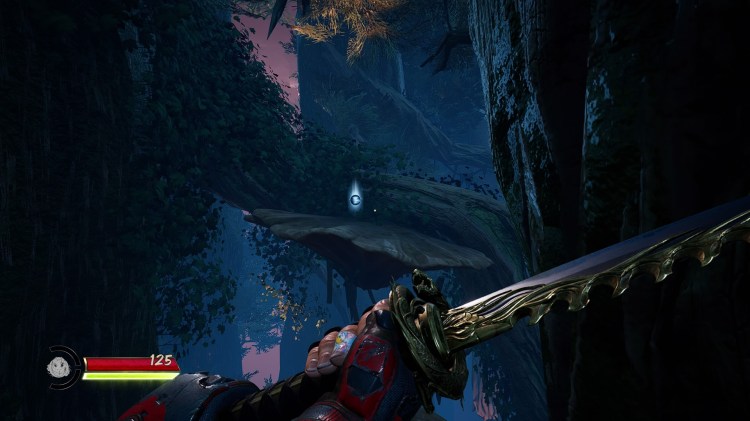
Task: Click the round character portrait icon
Action: pos(63,367)
